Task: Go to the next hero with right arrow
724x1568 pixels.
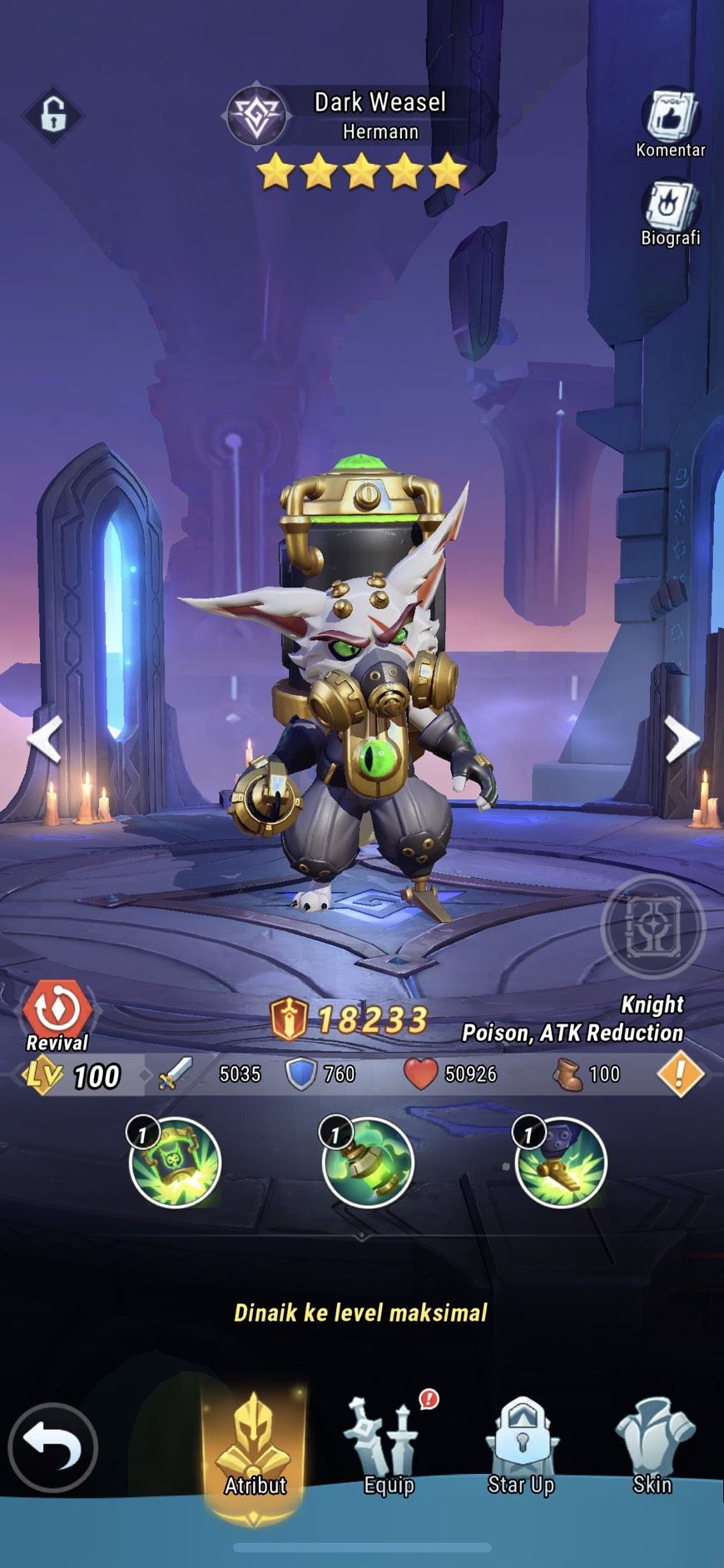Action: [x=681, y=738]
